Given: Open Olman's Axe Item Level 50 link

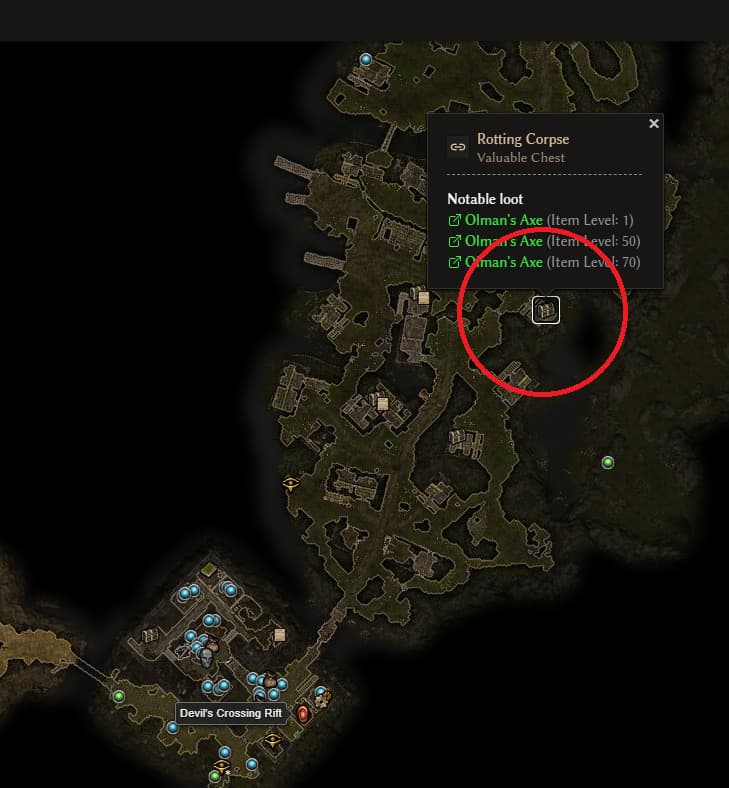Looking at the screenshot, I should [x=503, y=241].
